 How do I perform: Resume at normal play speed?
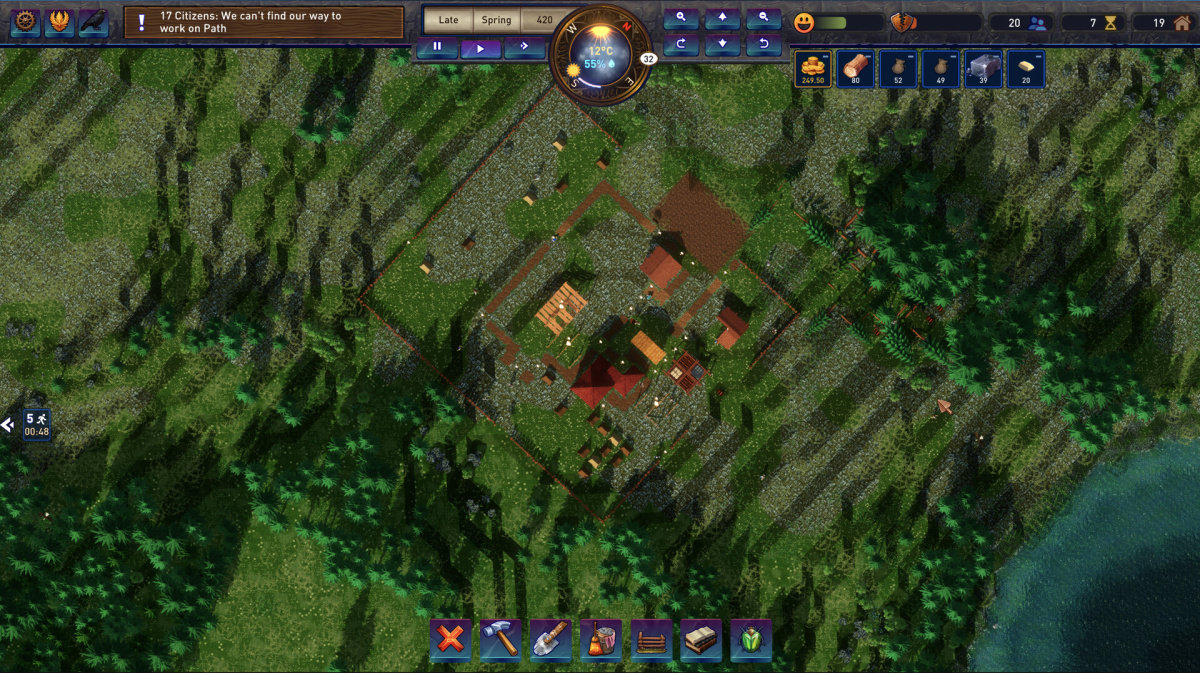[480, 47]
